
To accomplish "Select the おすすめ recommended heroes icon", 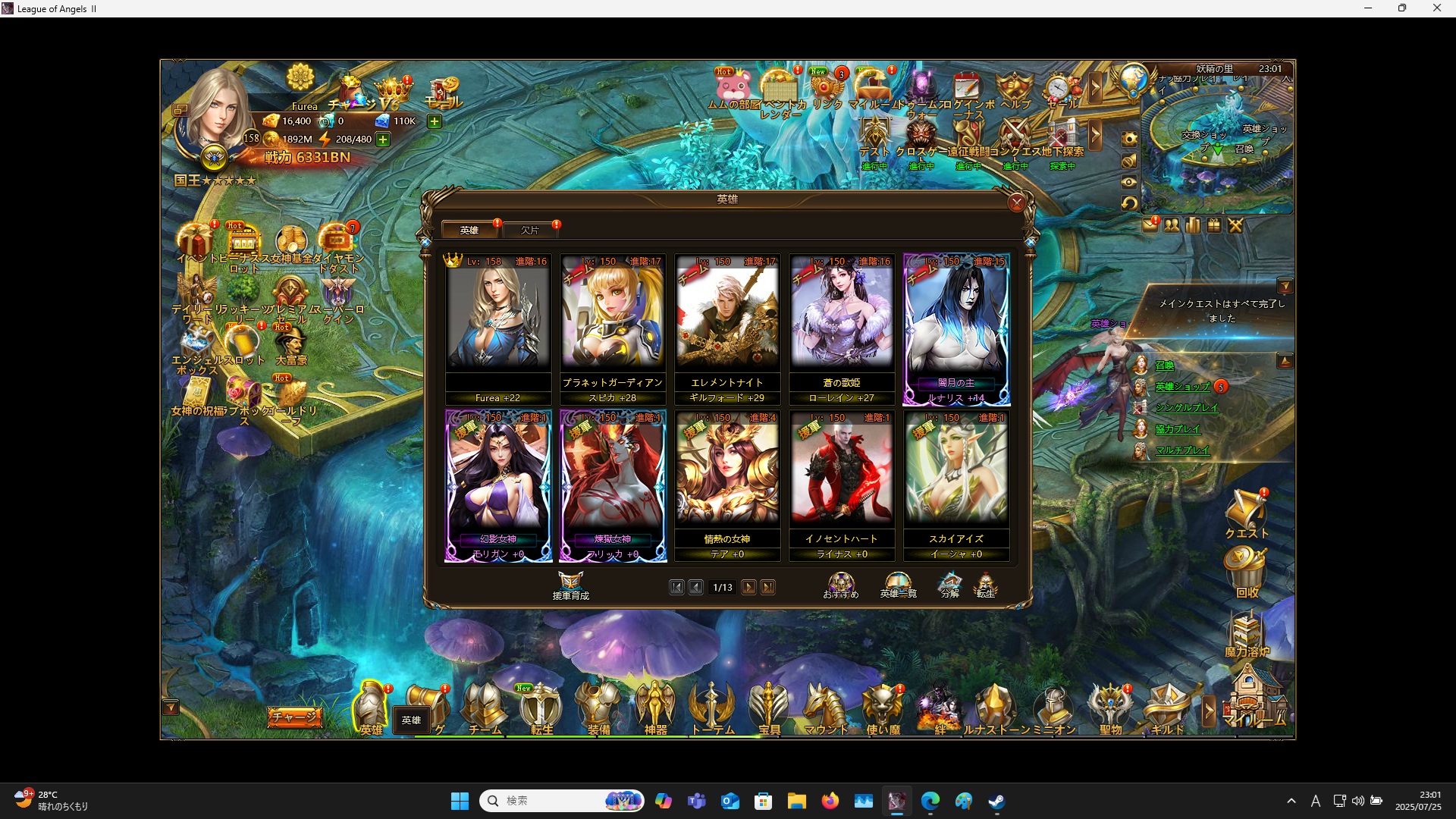I will 841,584.
